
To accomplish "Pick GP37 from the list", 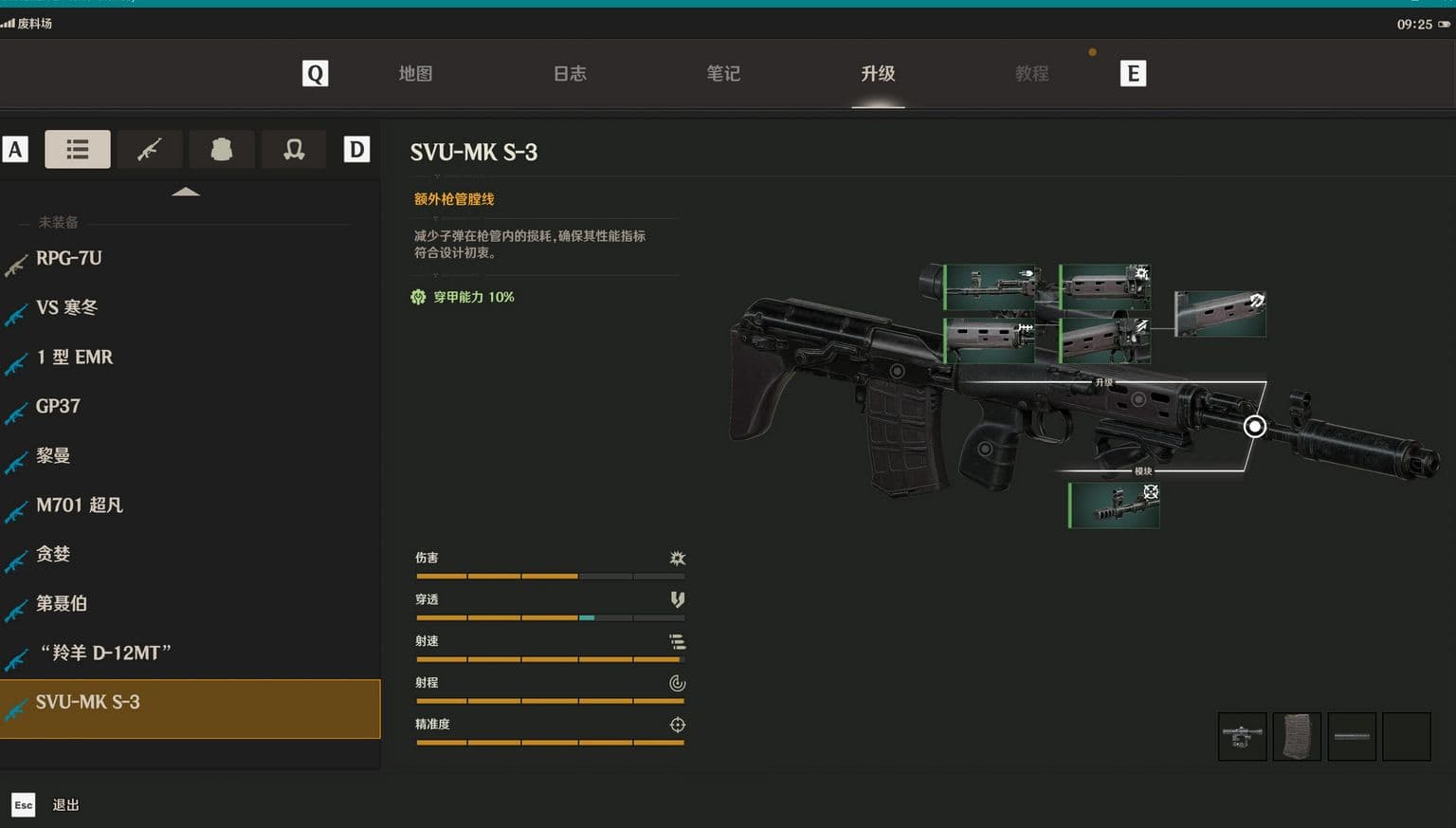I will click(x=58, y=406).
